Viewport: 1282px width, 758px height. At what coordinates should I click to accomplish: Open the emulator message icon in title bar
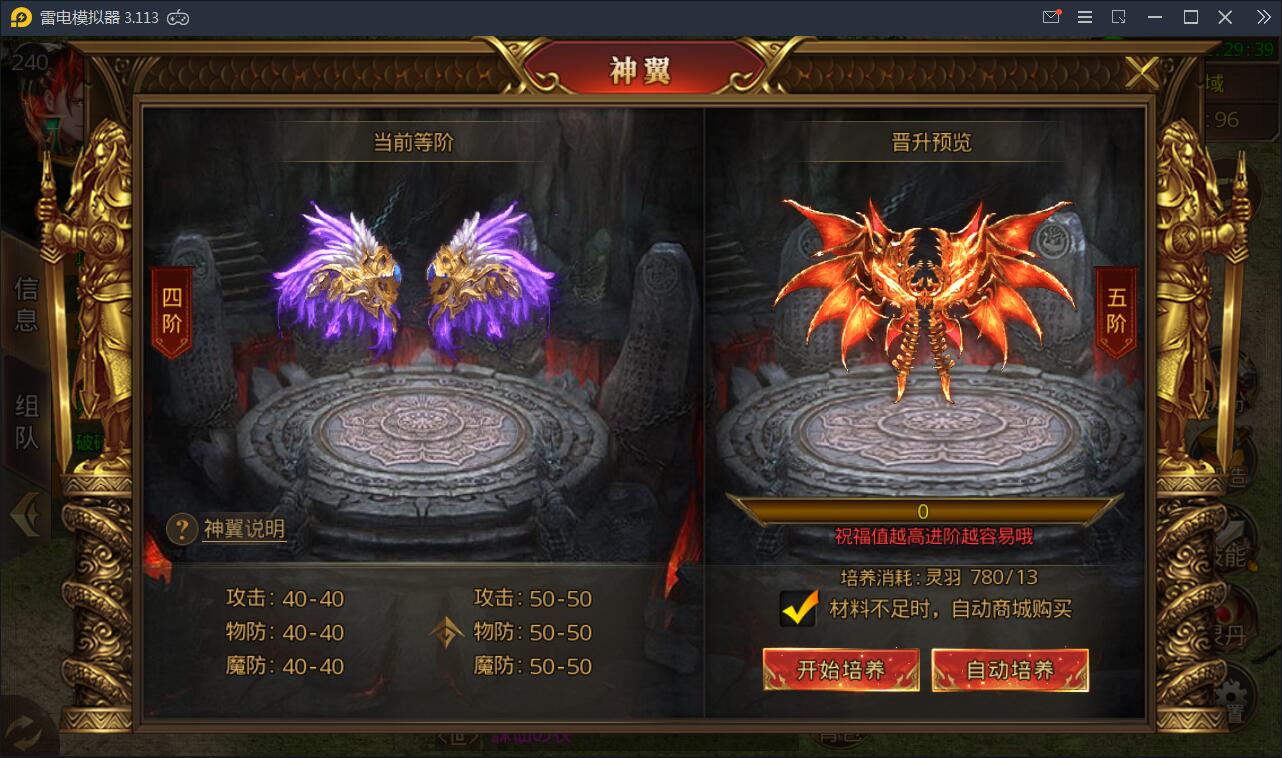pos(1051,17)
